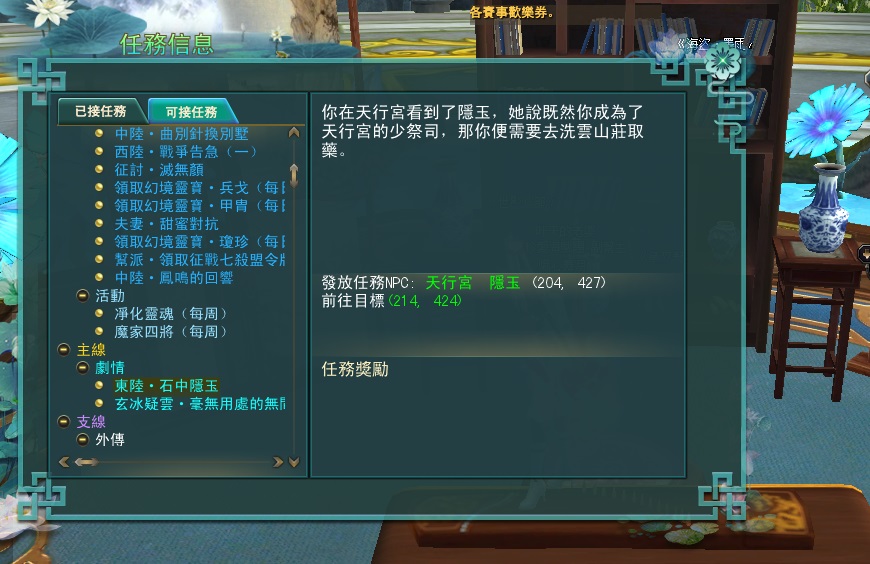
Task: Select quest 幫派・領取征戰七殺盟令牌
Action: pos(199,259)
